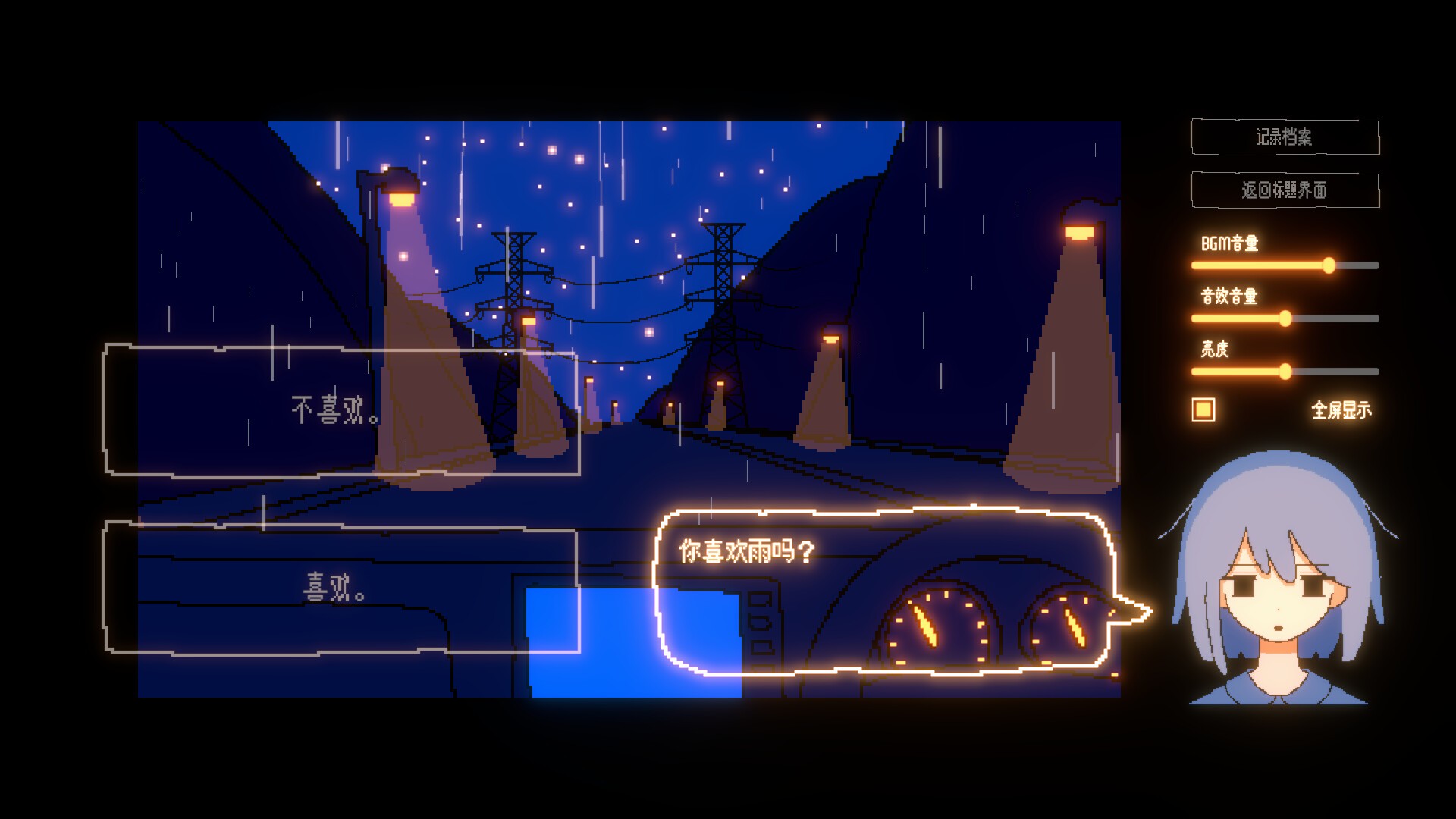Click 返回标题界面 to return to title
The image size is (1456, 819).
pos(1287,191)
